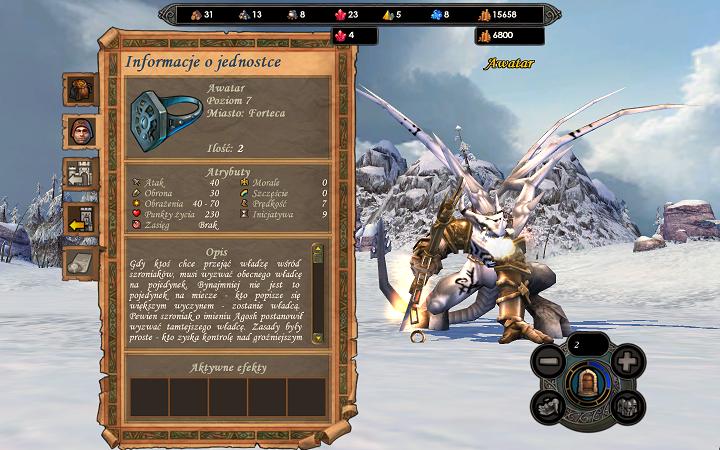The width and height of the screenshot is (720, 450).
Task: Click the plus button to increase quantity
Action: [626, 360]
